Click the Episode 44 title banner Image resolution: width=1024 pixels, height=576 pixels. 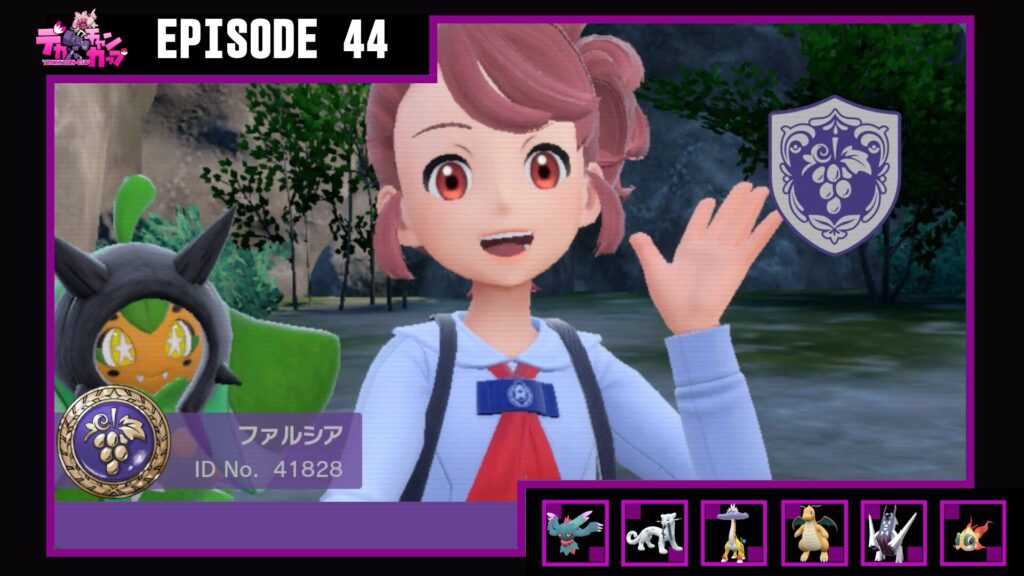tap(272, 41)
